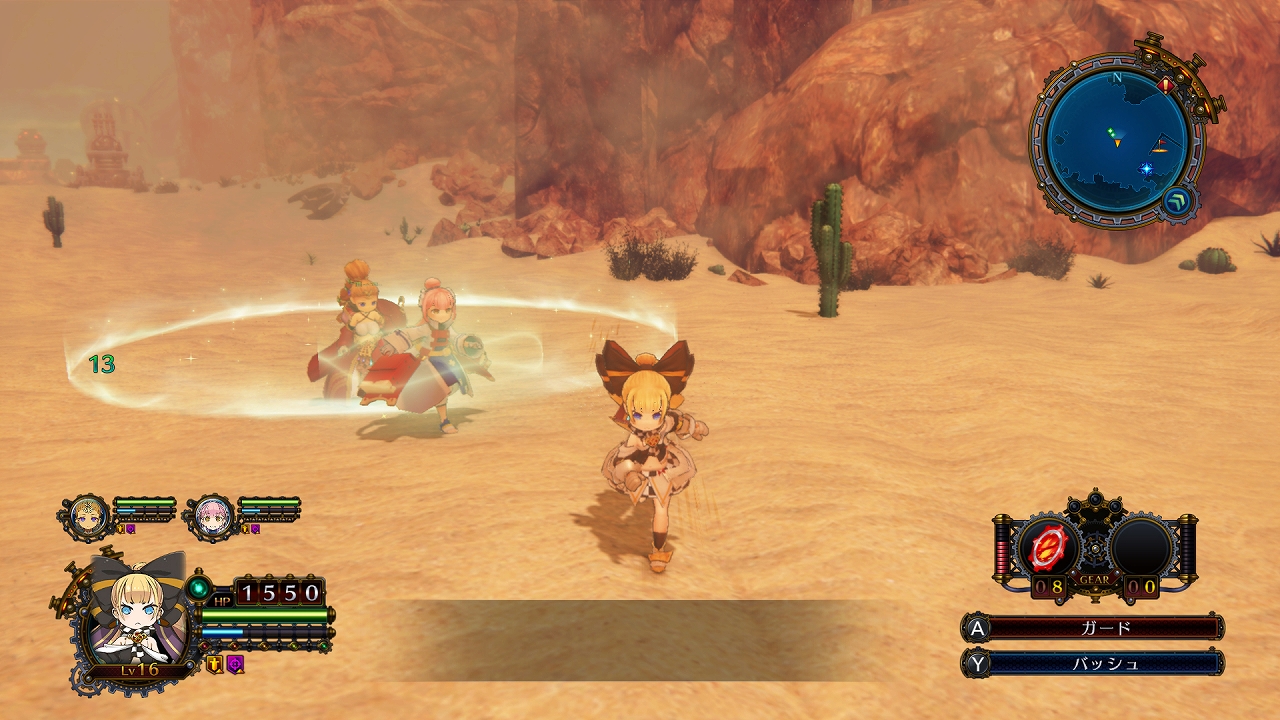Open the circular minimap
1280x720 pixels.
click(x=1117, y=137)
